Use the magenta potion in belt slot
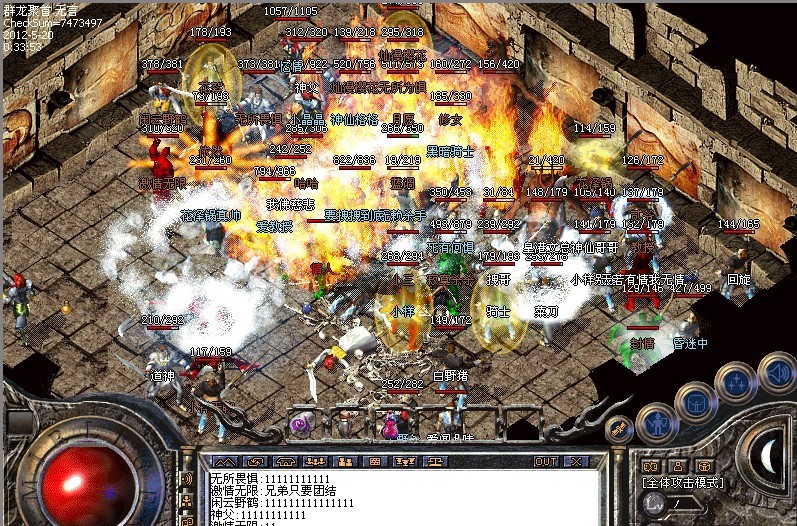 click(x=390, y=426)
